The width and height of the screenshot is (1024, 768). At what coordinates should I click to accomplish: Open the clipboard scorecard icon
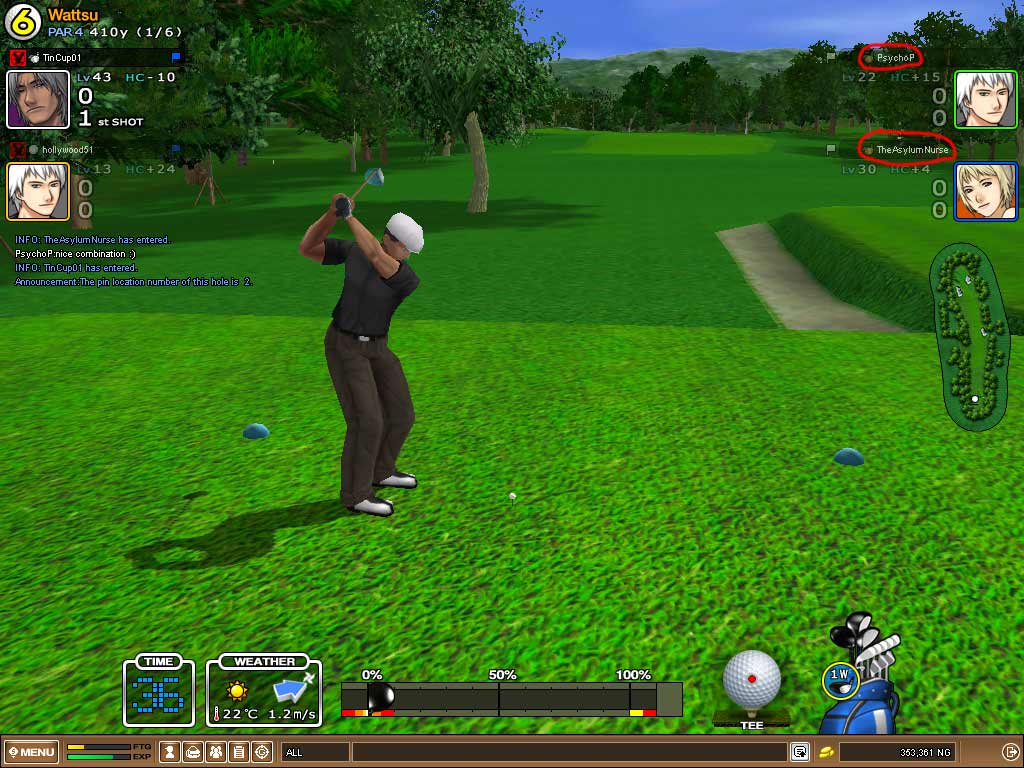click(x=239, y=752)
